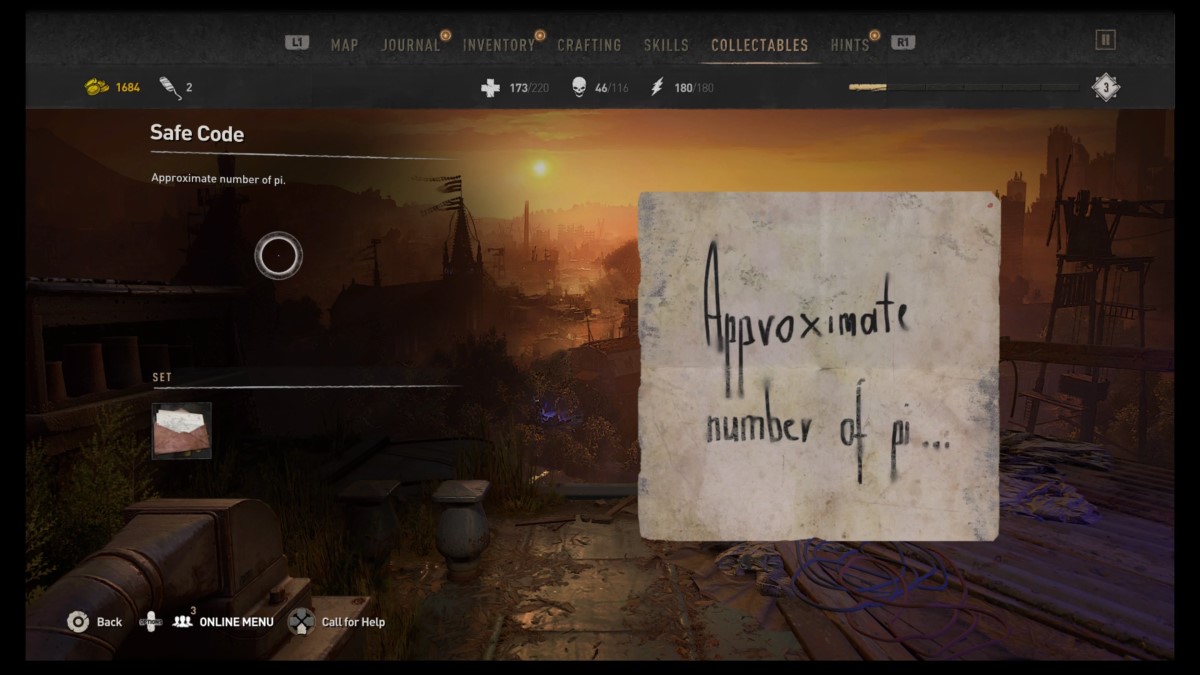View the Approximate number of pi note

pyautogui.click(x=818, y=366)
